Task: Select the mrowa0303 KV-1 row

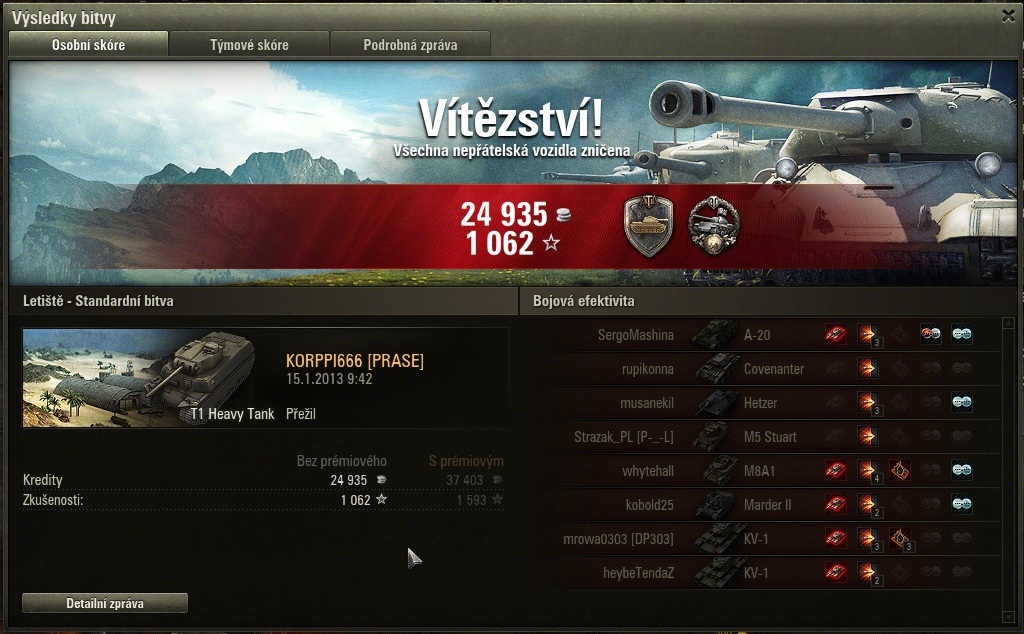Action: 760,539
